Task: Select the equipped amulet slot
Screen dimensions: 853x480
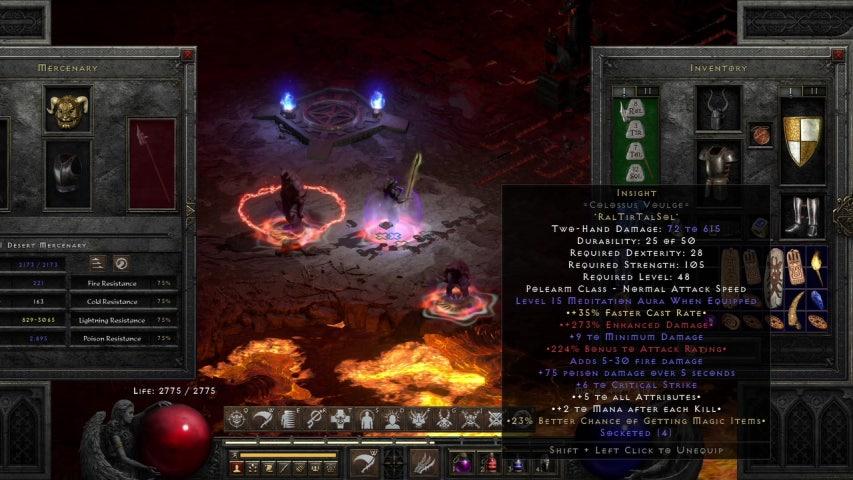Action: (760, 134)
